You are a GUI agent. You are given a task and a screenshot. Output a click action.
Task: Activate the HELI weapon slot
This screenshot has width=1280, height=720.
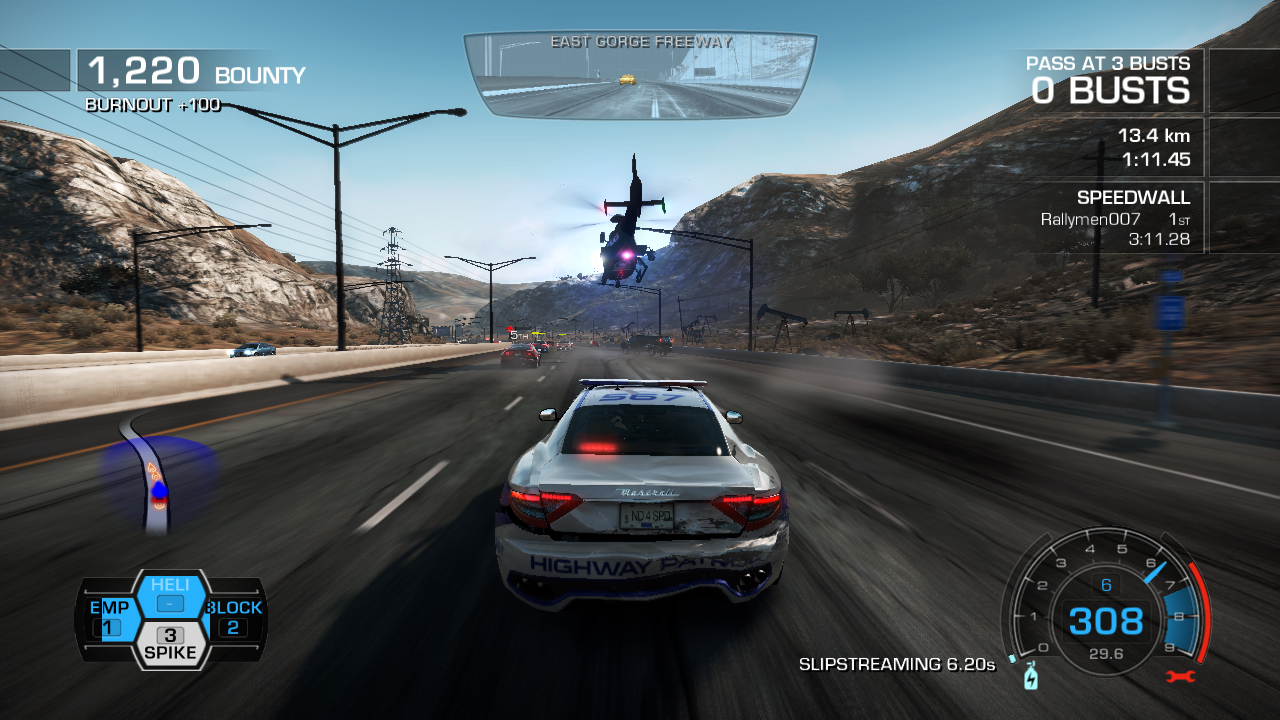click(x=170, y=596)
